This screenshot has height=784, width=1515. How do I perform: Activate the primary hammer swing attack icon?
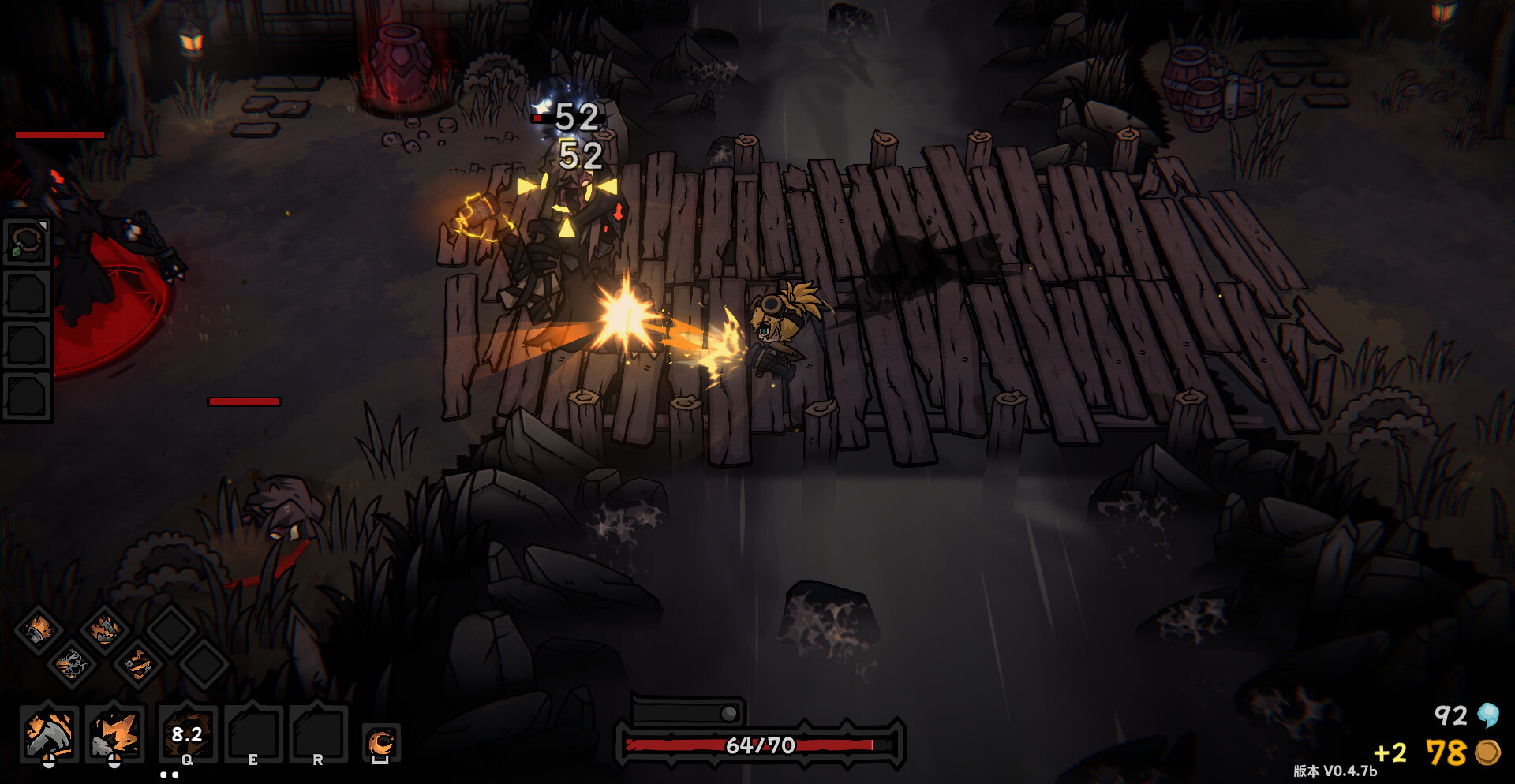(x=49, y=734)
